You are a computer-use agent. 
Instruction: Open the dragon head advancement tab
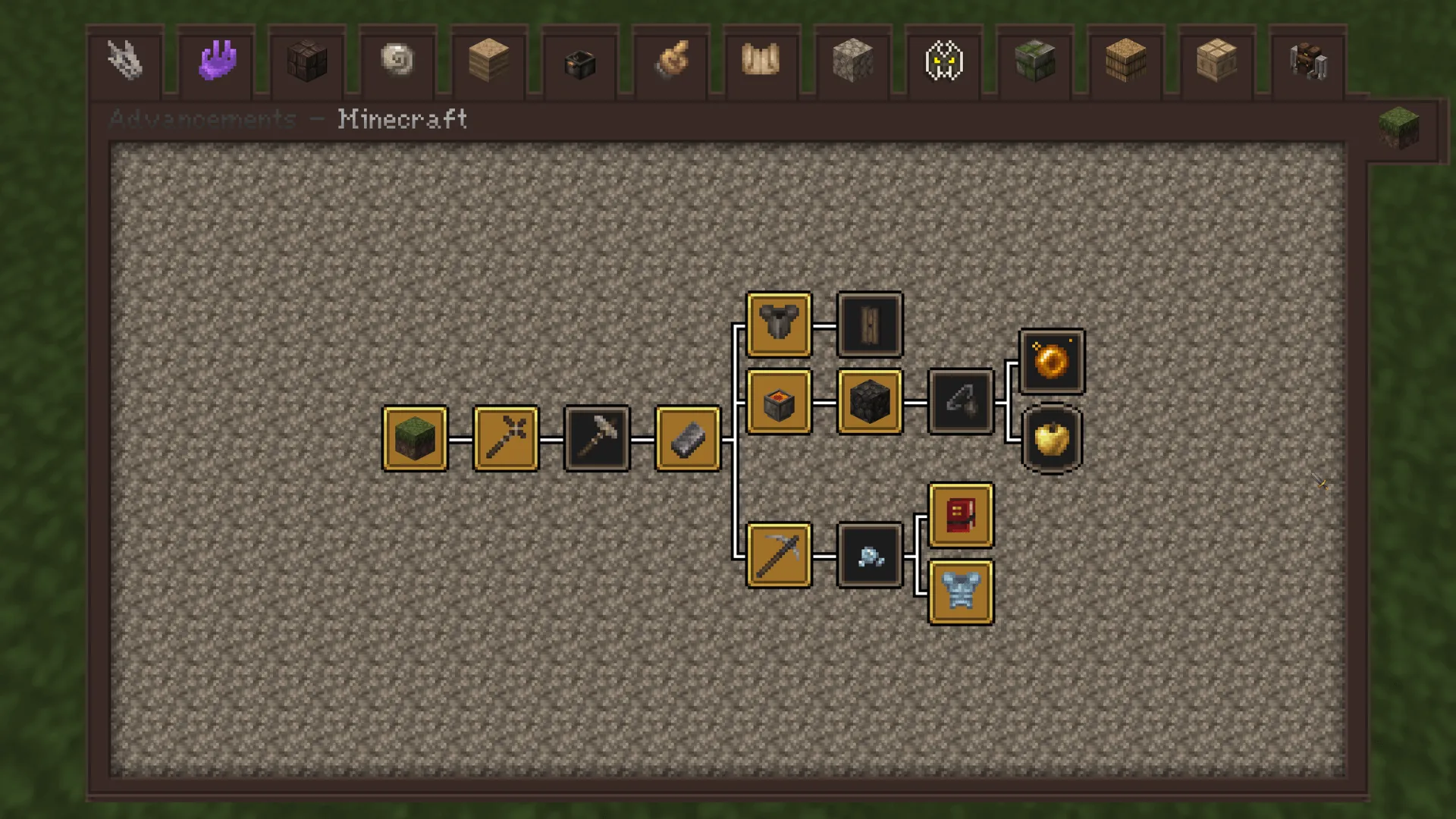(x=126, y=61)
